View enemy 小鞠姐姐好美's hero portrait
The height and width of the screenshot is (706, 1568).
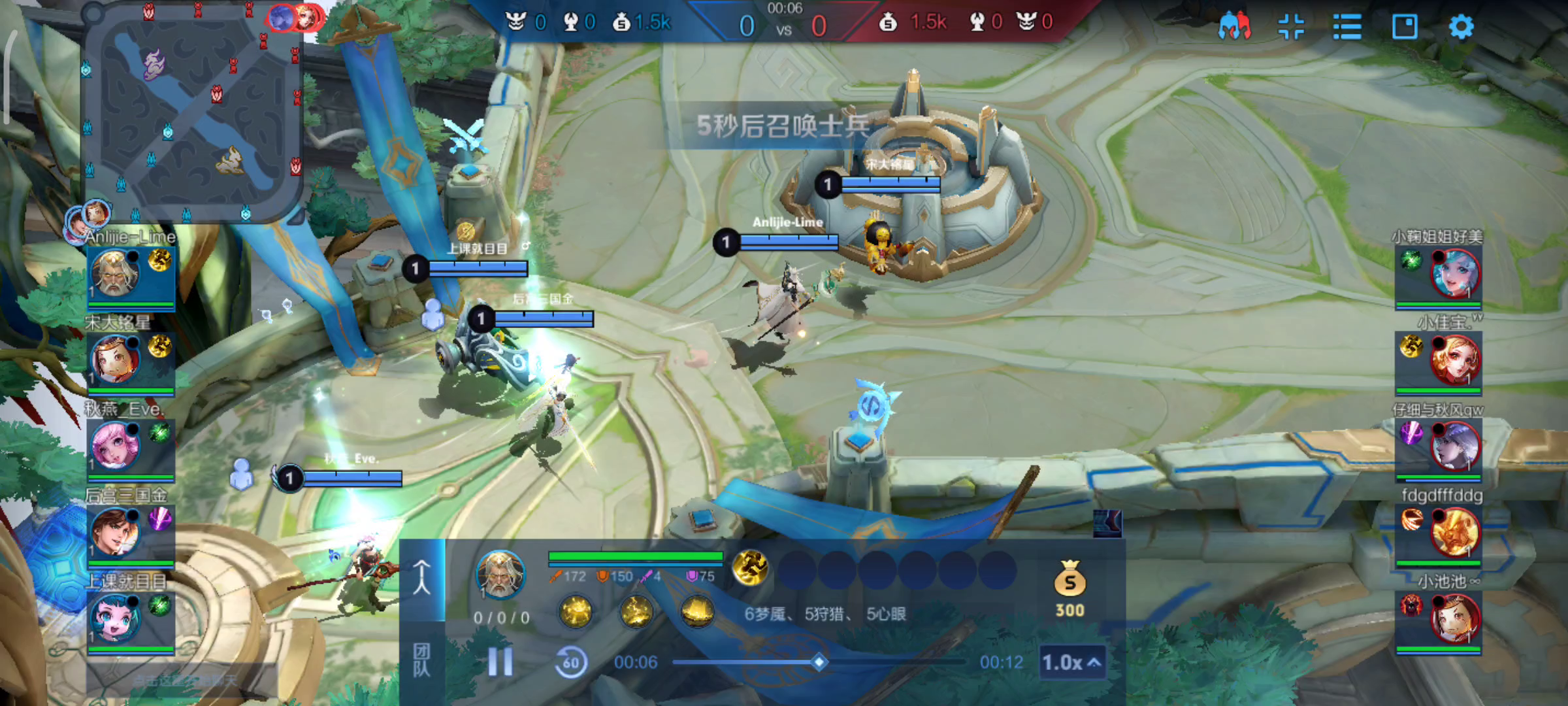click(x=1454, y=273)
